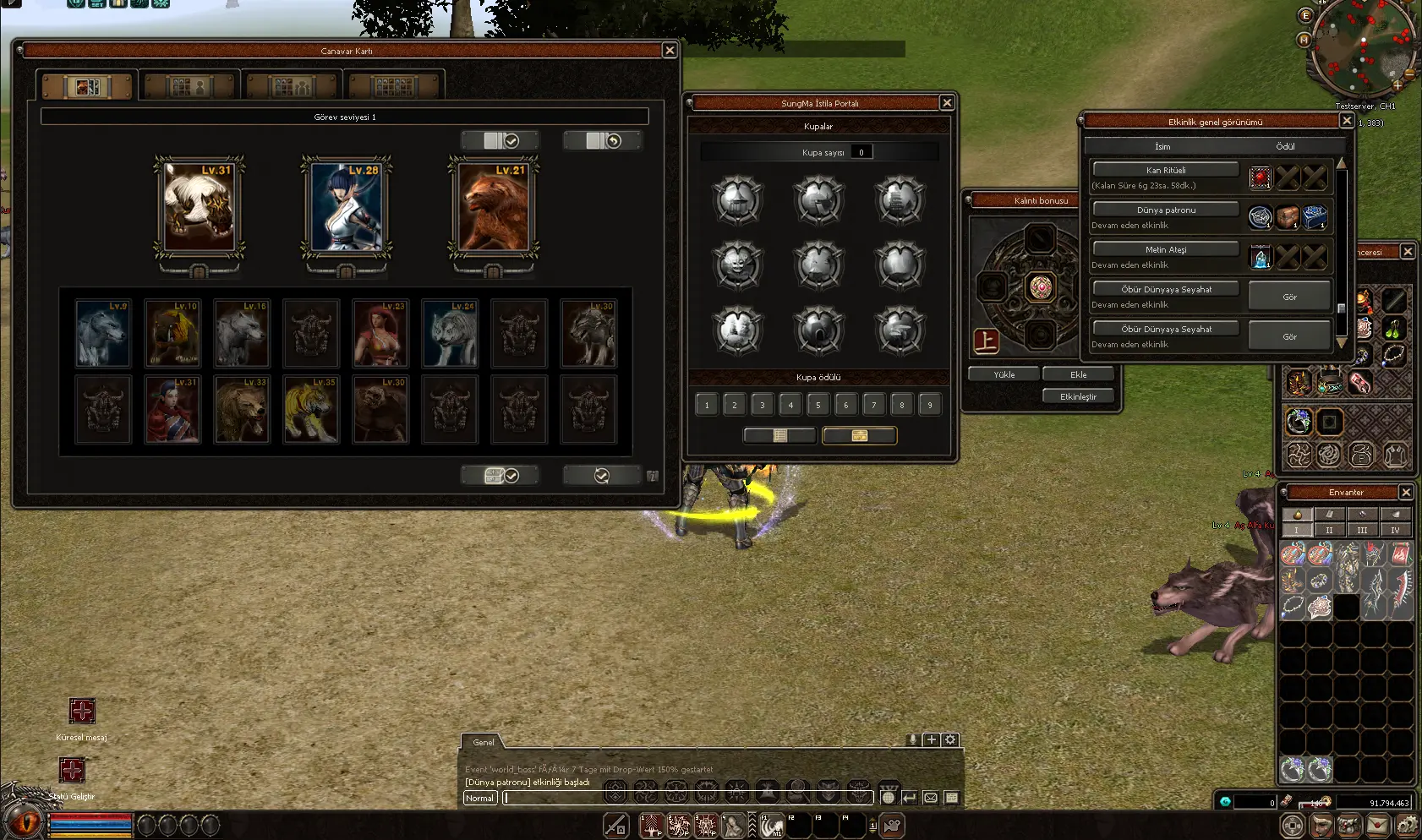Pick the Lv.35 tiger monster card

coord(311,410)
